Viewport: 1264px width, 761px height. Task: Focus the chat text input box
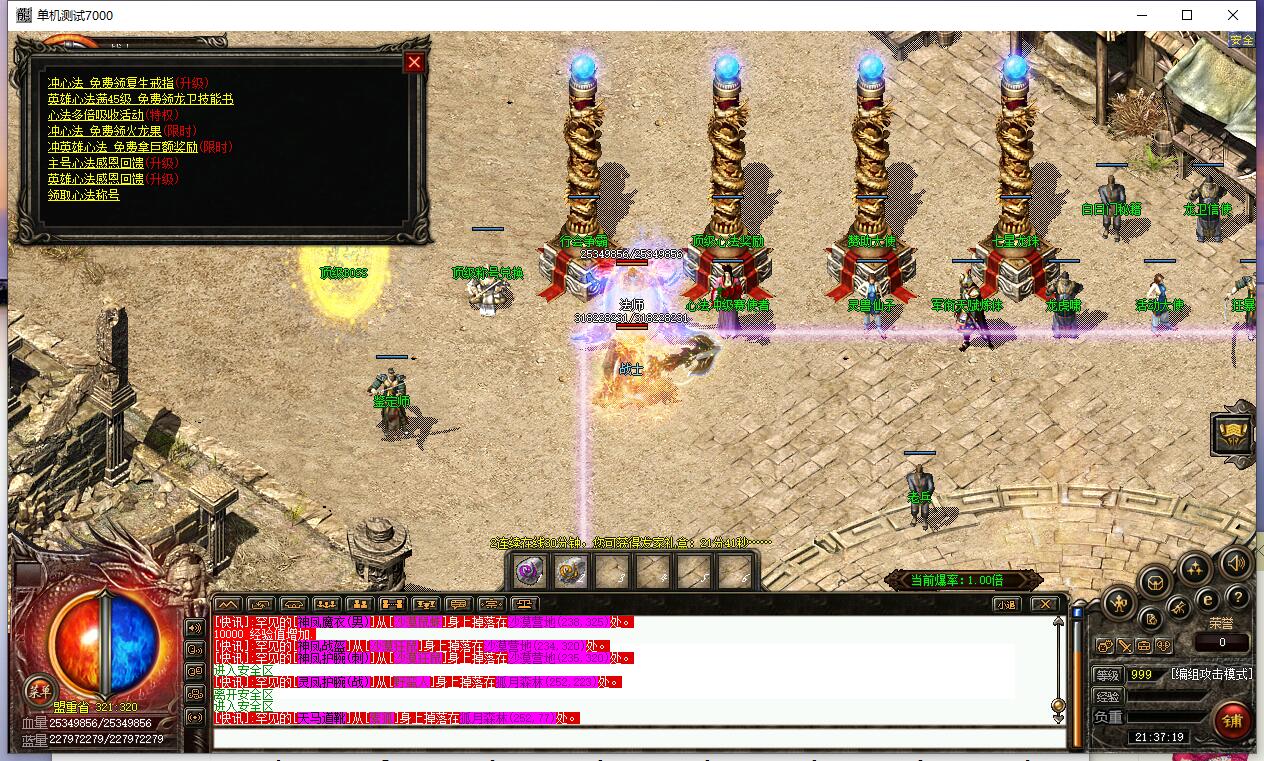638,739
